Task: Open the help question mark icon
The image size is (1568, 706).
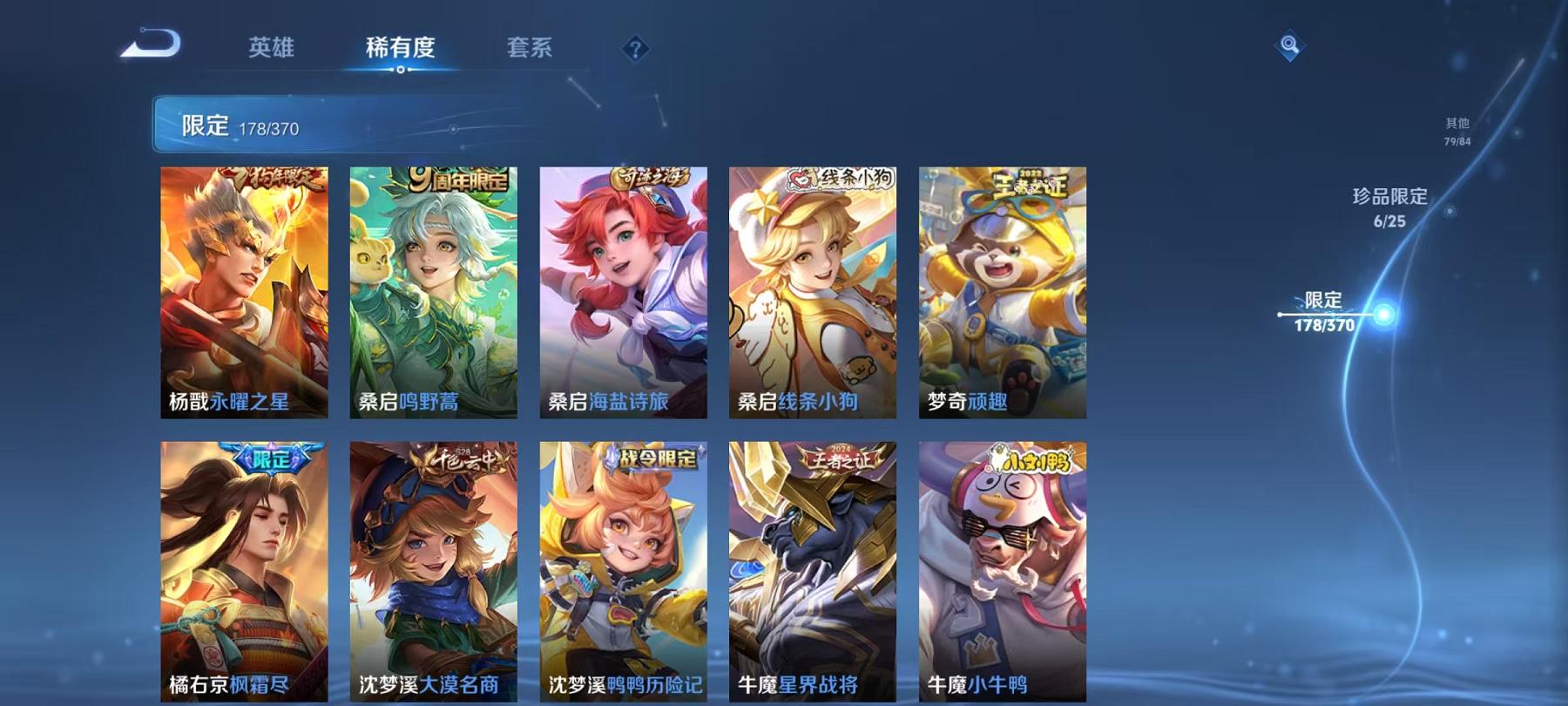Action: (x=636, y=50)
